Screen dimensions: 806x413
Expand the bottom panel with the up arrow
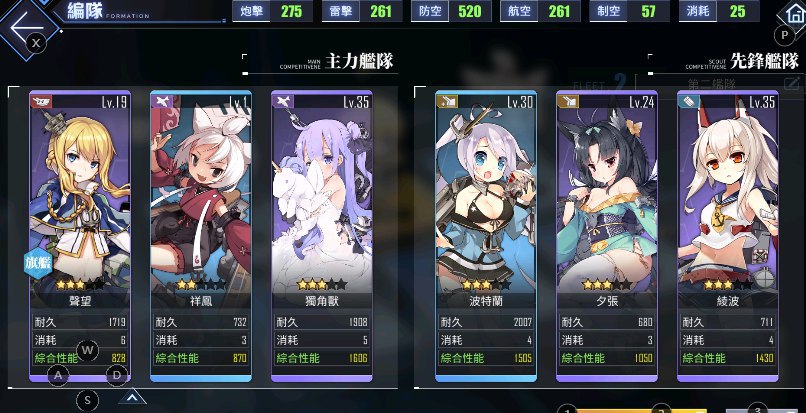(x=131, y=397)
